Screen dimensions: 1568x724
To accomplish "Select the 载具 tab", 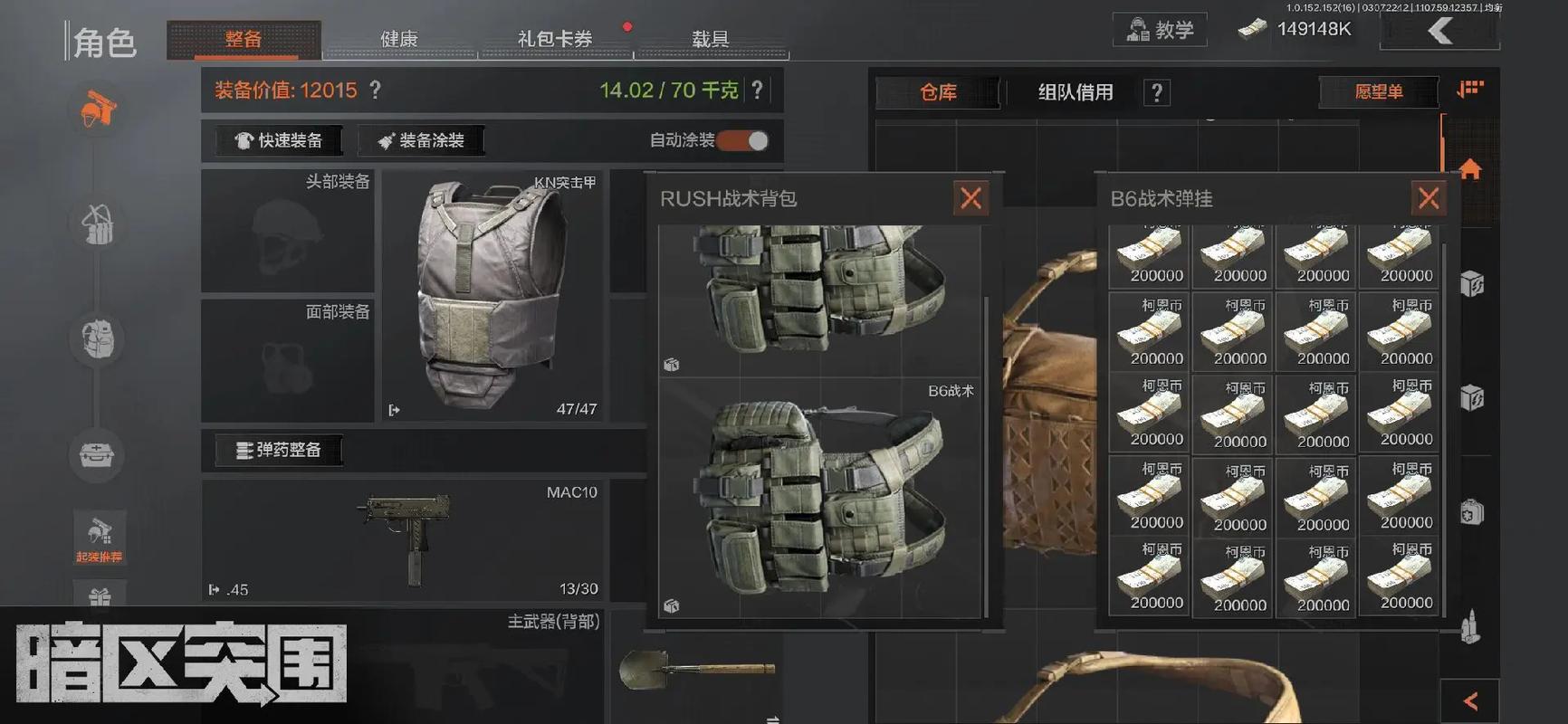I will pos(710,40).
